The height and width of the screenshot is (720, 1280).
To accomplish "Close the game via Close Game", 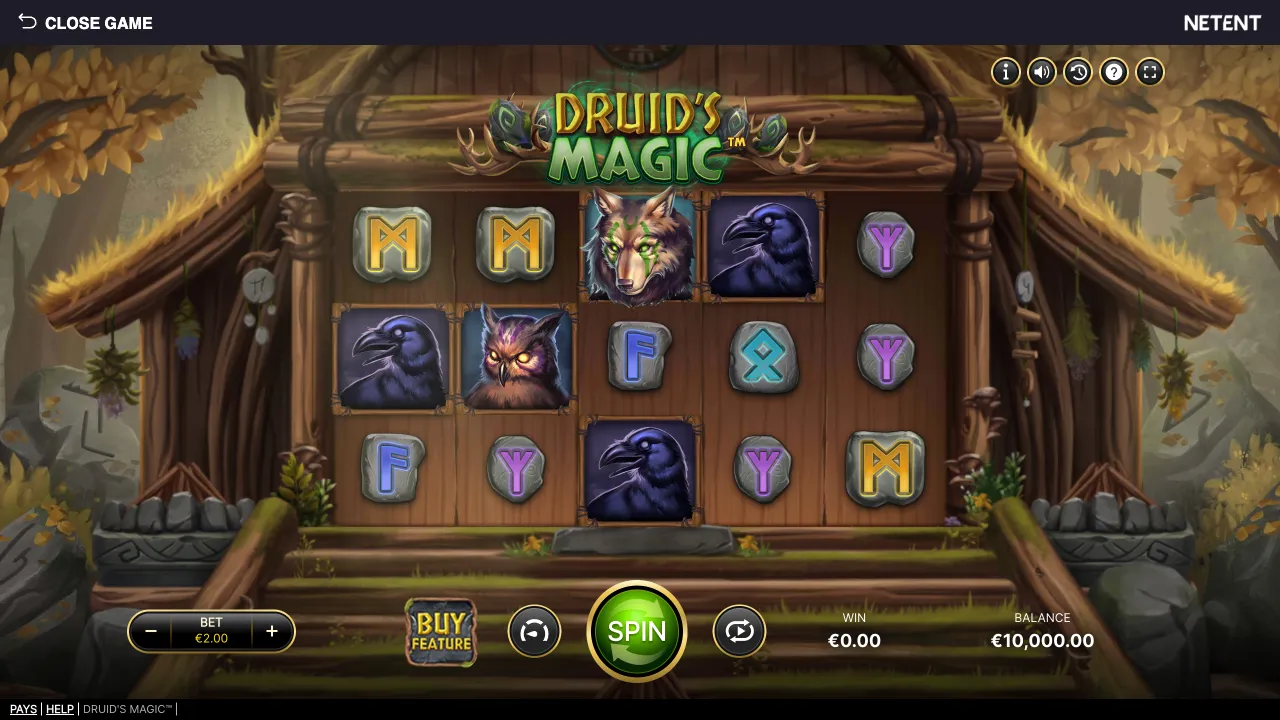I will [99, 23].
